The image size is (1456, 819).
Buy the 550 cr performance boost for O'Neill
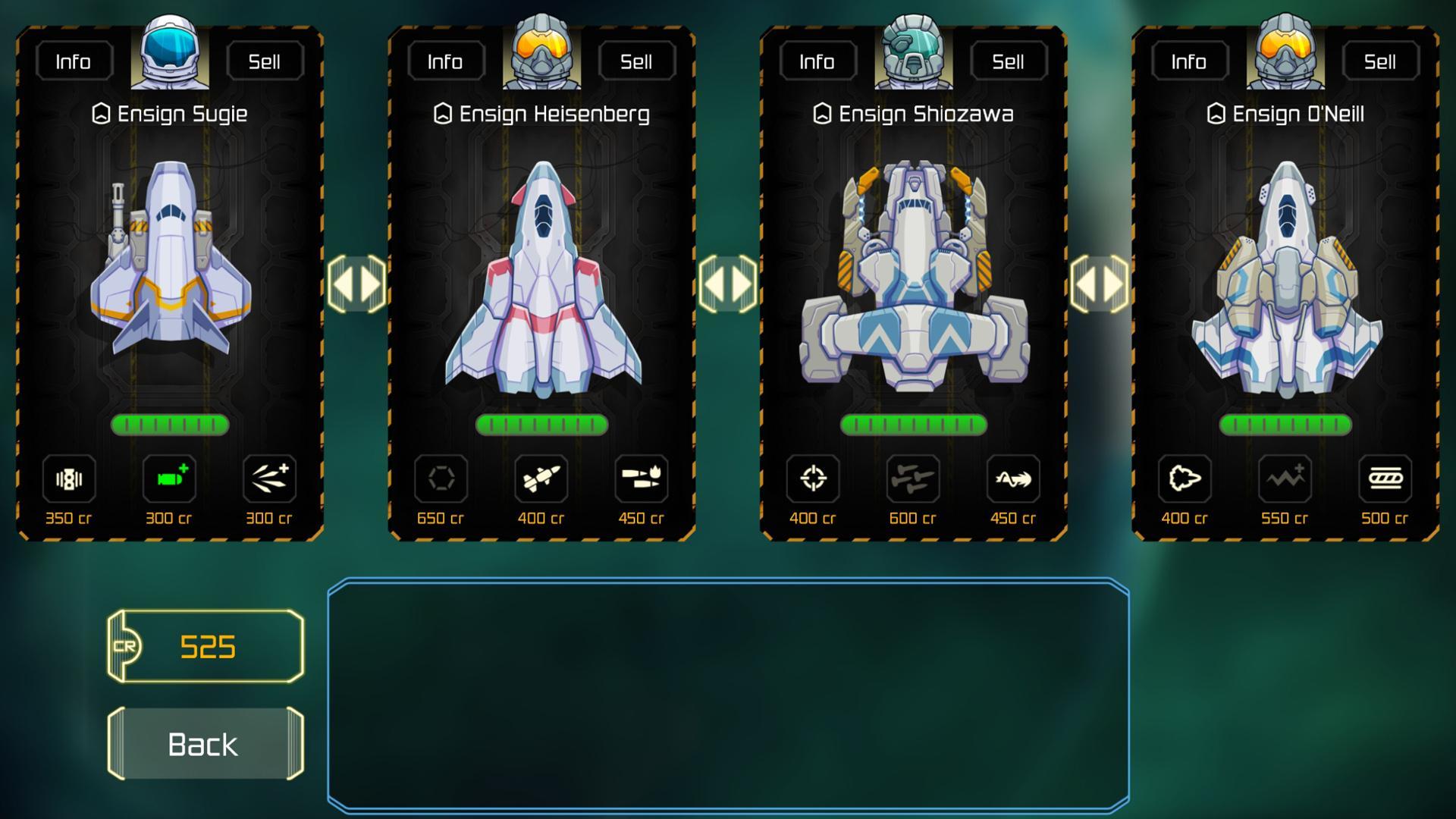point(1284,479)
